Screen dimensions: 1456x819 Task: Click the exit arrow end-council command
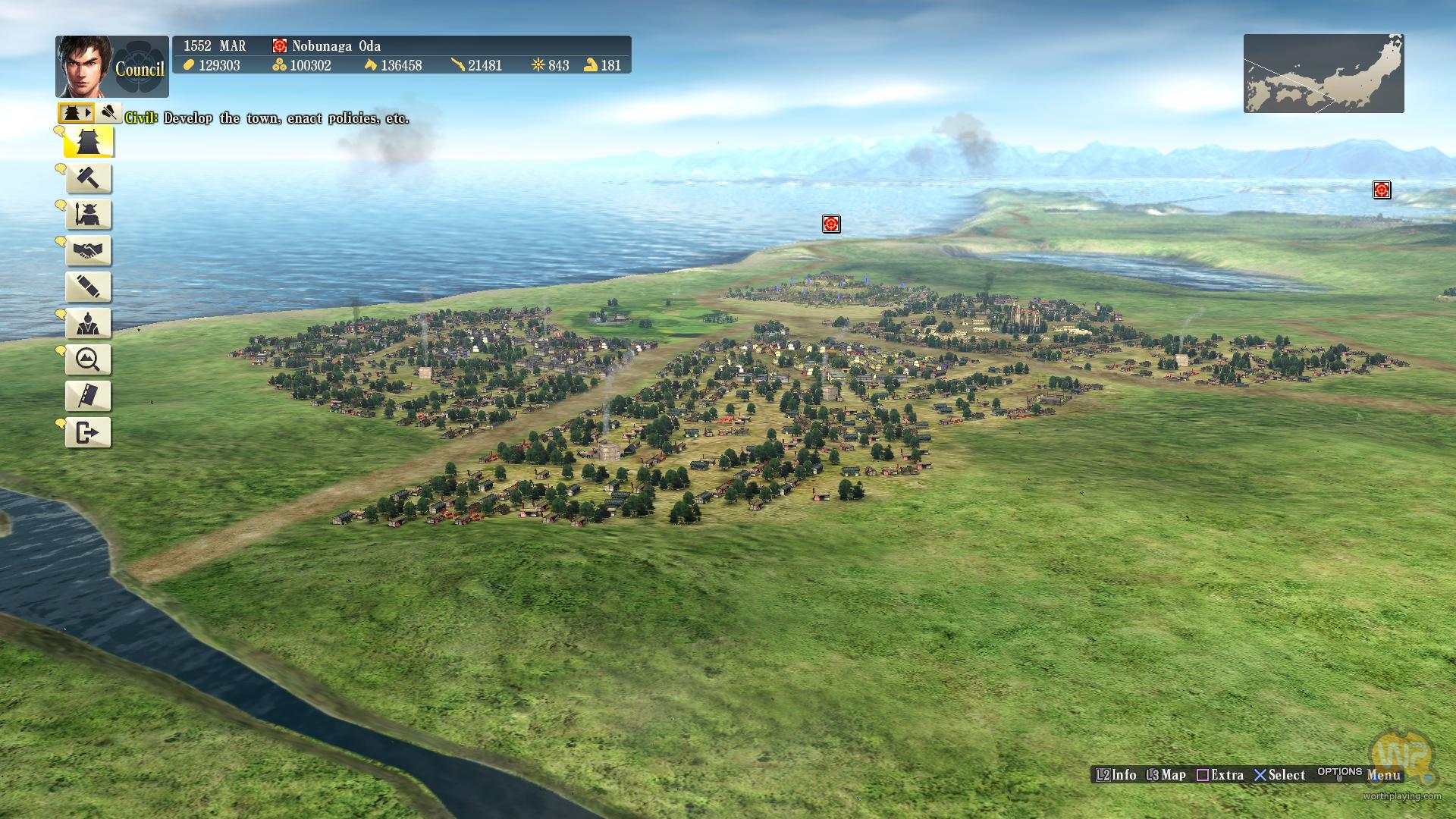89,432
